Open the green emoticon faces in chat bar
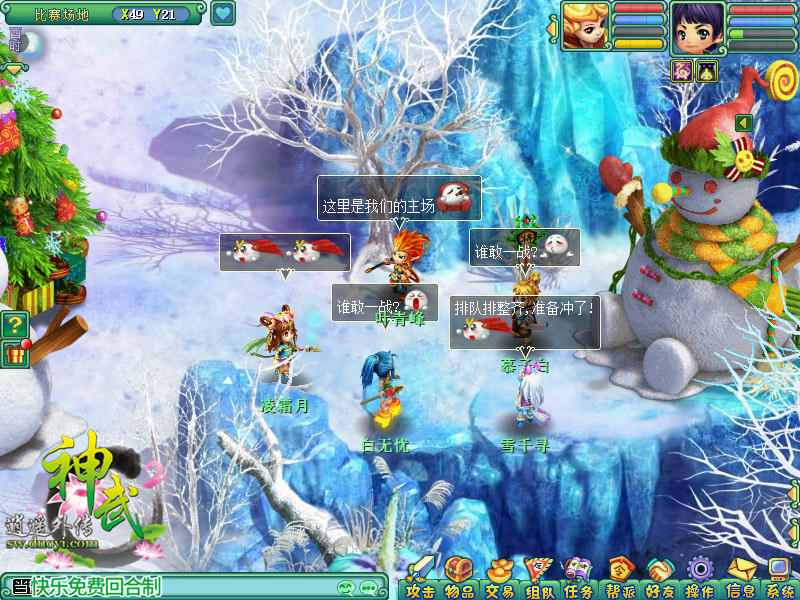The image size is (800, 600). 347,587
